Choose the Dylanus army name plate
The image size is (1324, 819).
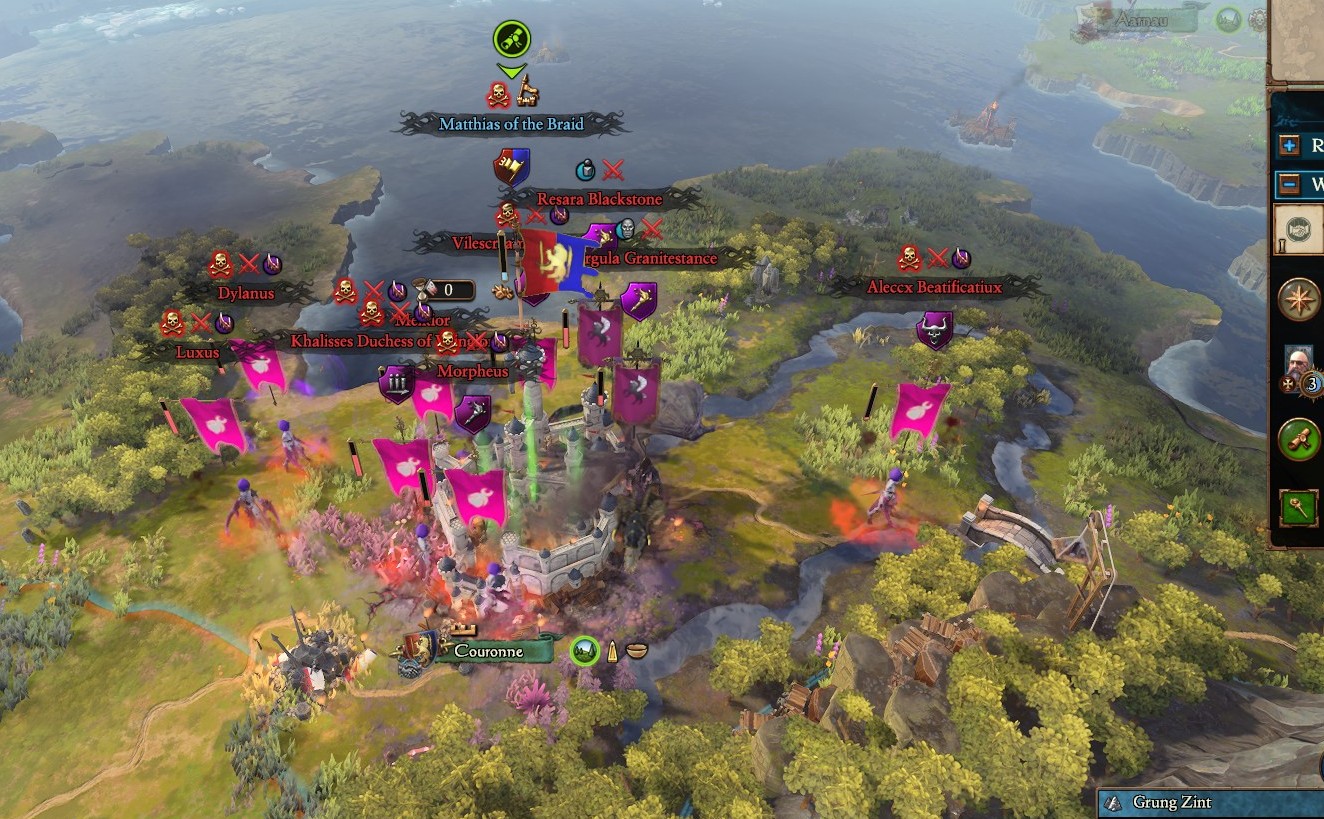tap(246, 294)
